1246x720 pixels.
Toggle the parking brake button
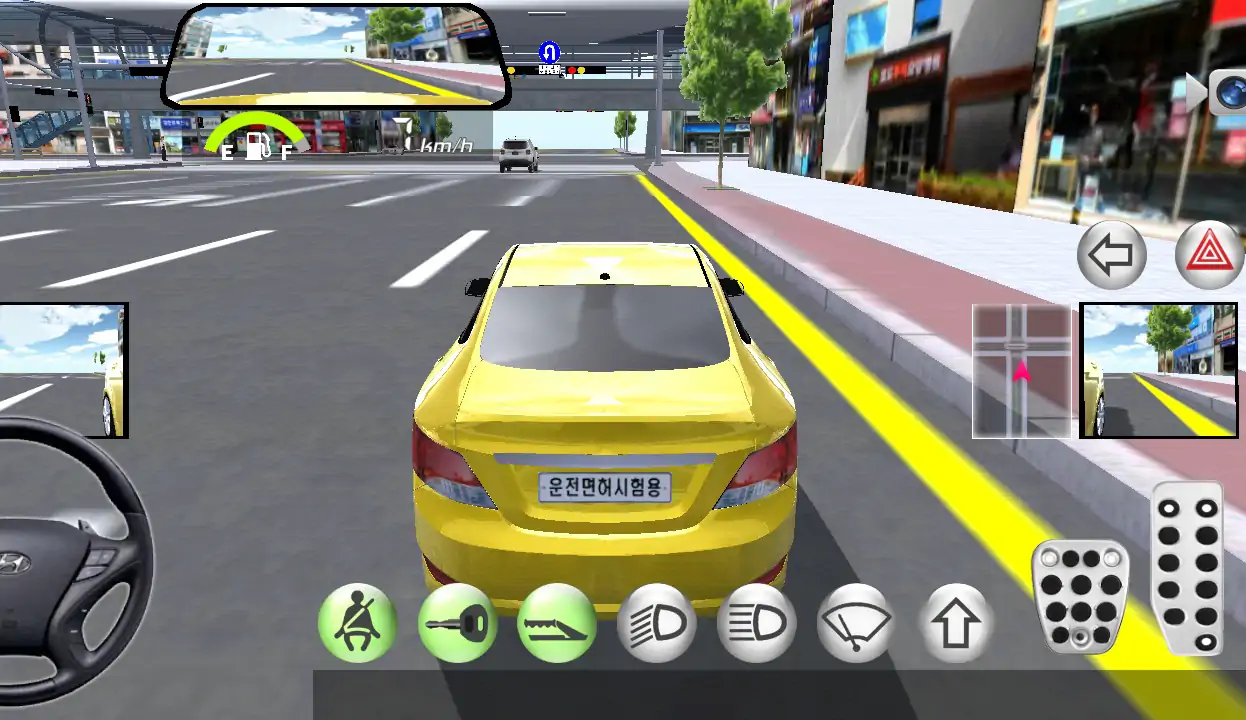point(557,624)
